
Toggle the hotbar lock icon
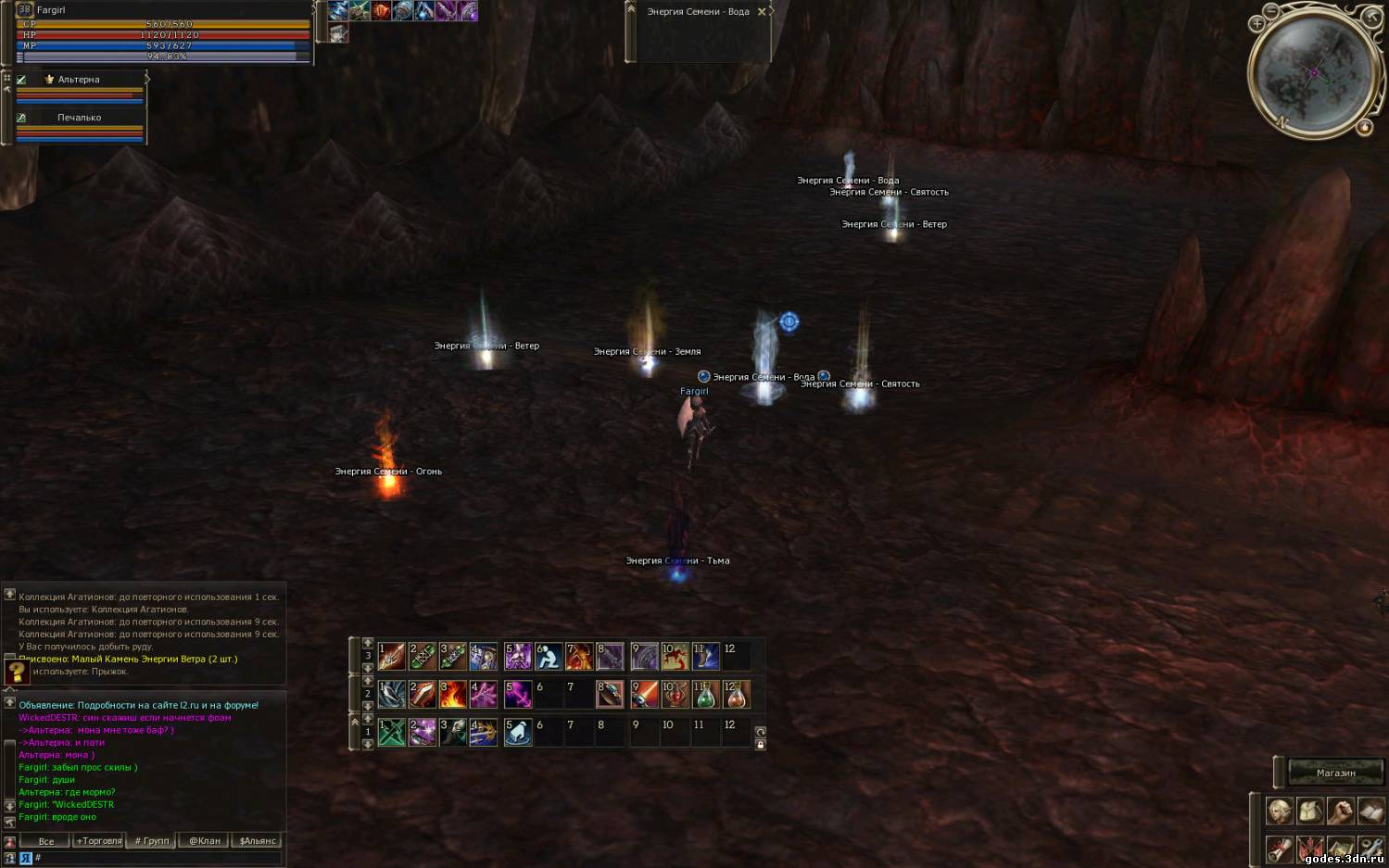click(761, 745)
